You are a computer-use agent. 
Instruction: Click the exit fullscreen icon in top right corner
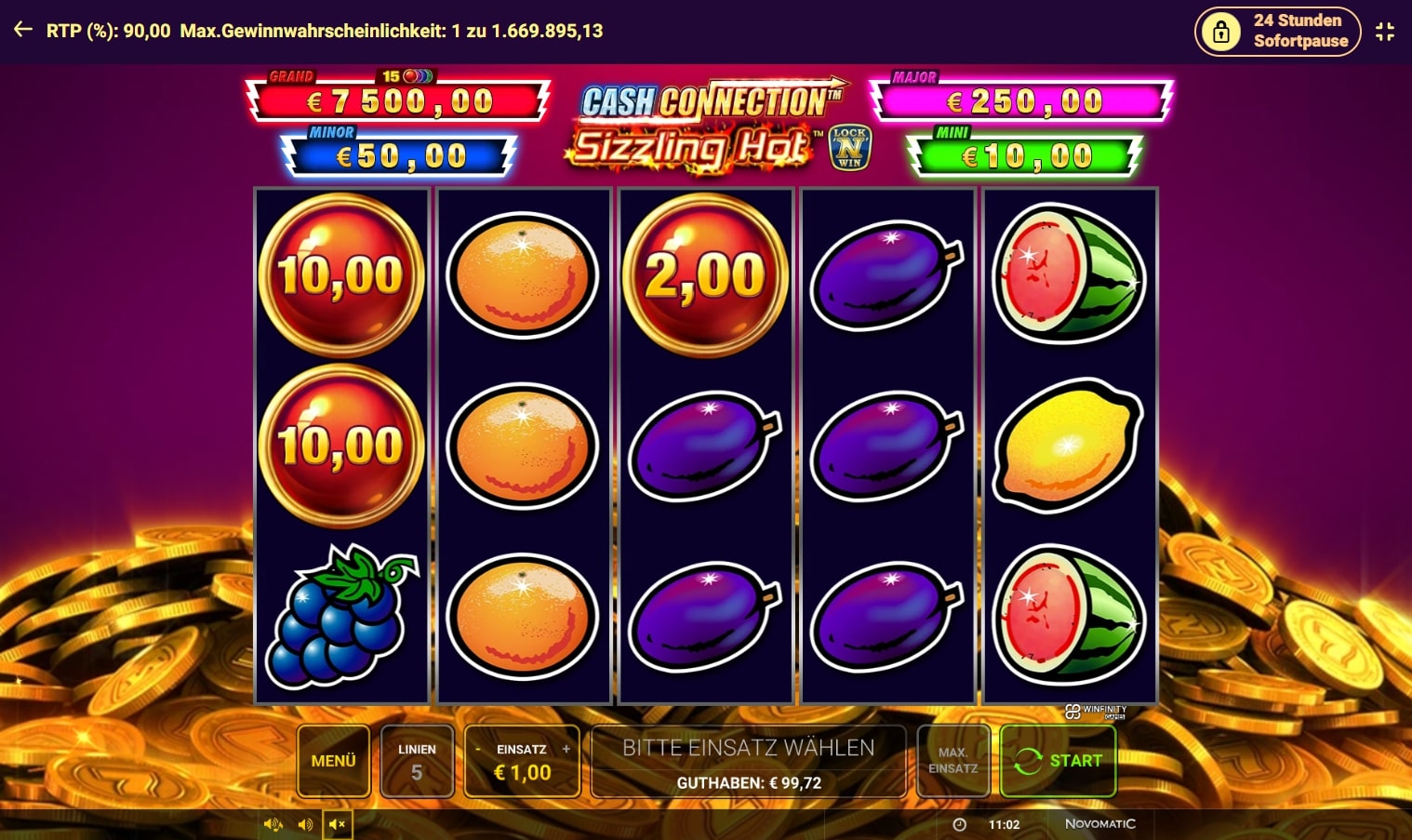[1385, 31]
